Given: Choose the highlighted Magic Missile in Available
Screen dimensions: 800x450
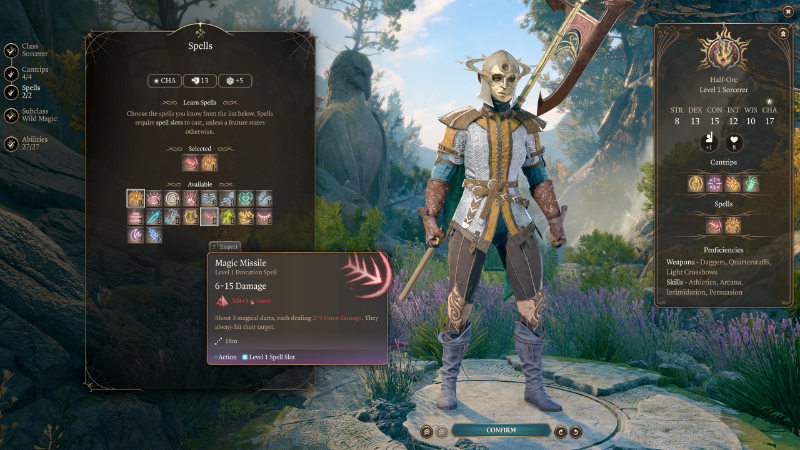Looking at the screenshot, I should (209, 216).
